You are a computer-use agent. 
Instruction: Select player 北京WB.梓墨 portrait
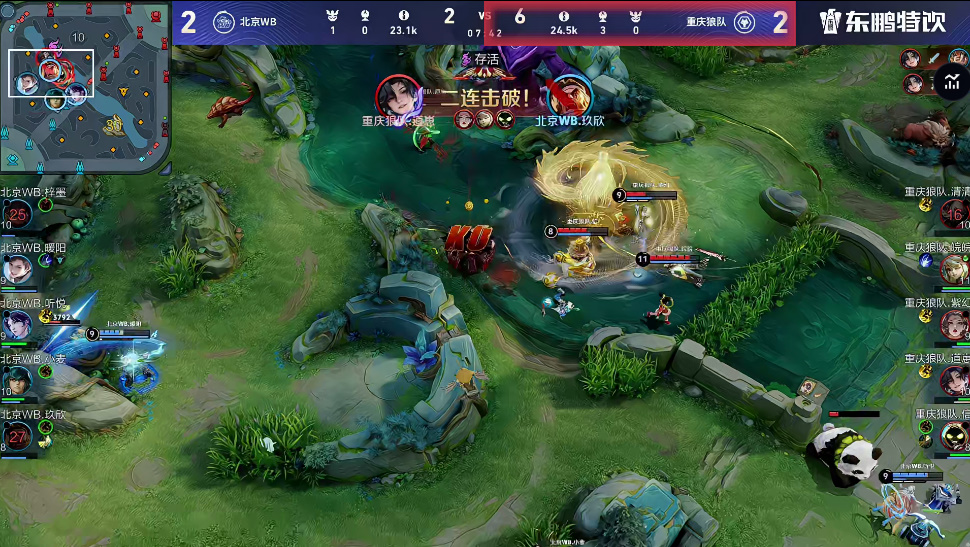18,214
